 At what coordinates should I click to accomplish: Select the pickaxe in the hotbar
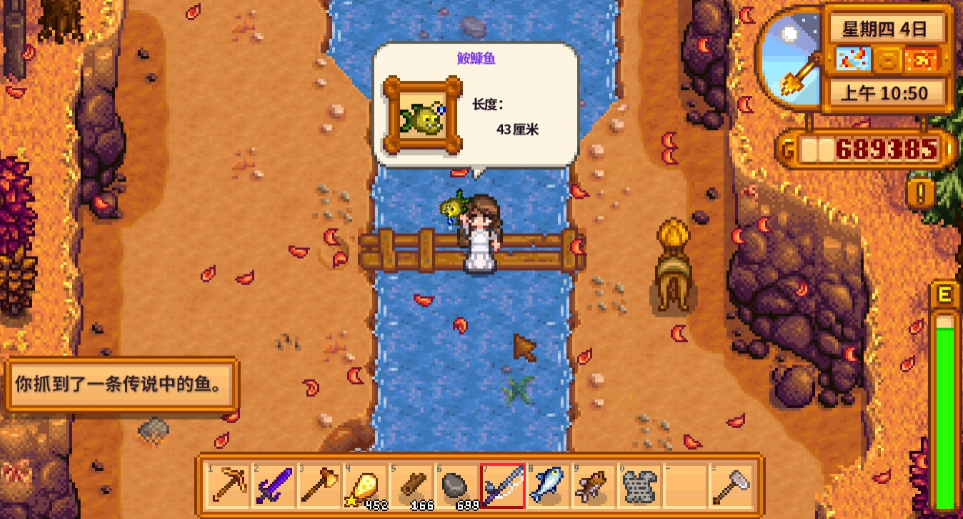point(228,485)
